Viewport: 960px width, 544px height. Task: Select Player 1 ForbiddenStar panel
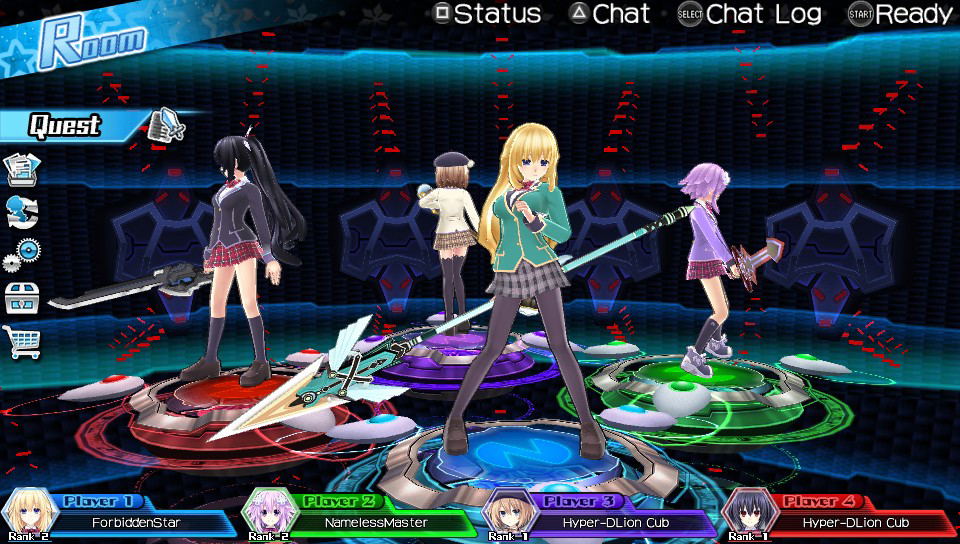tap(118, 514)
